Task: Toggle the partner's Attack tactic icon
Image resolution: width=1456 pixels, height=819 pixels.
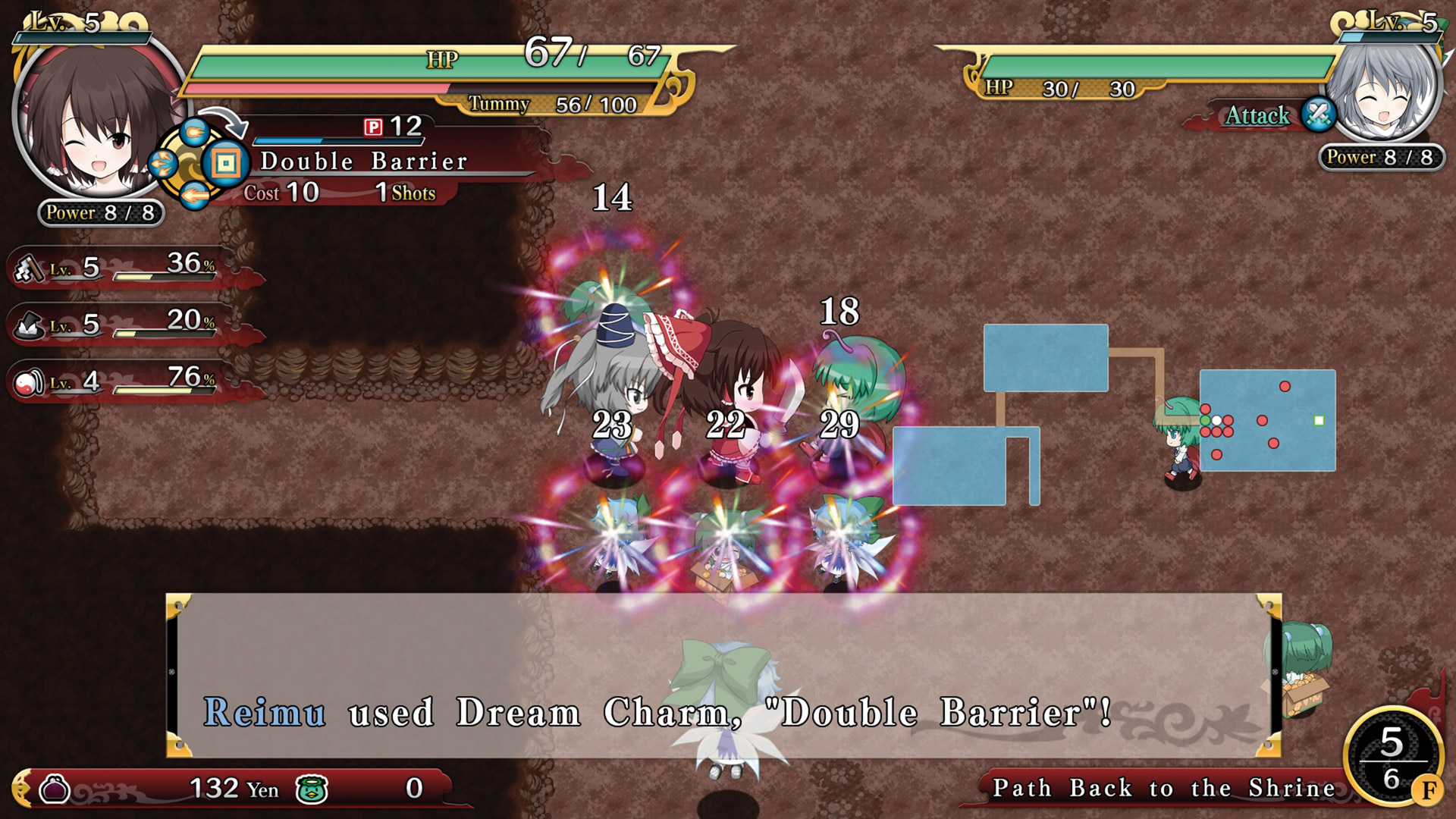Action: 1318,115
